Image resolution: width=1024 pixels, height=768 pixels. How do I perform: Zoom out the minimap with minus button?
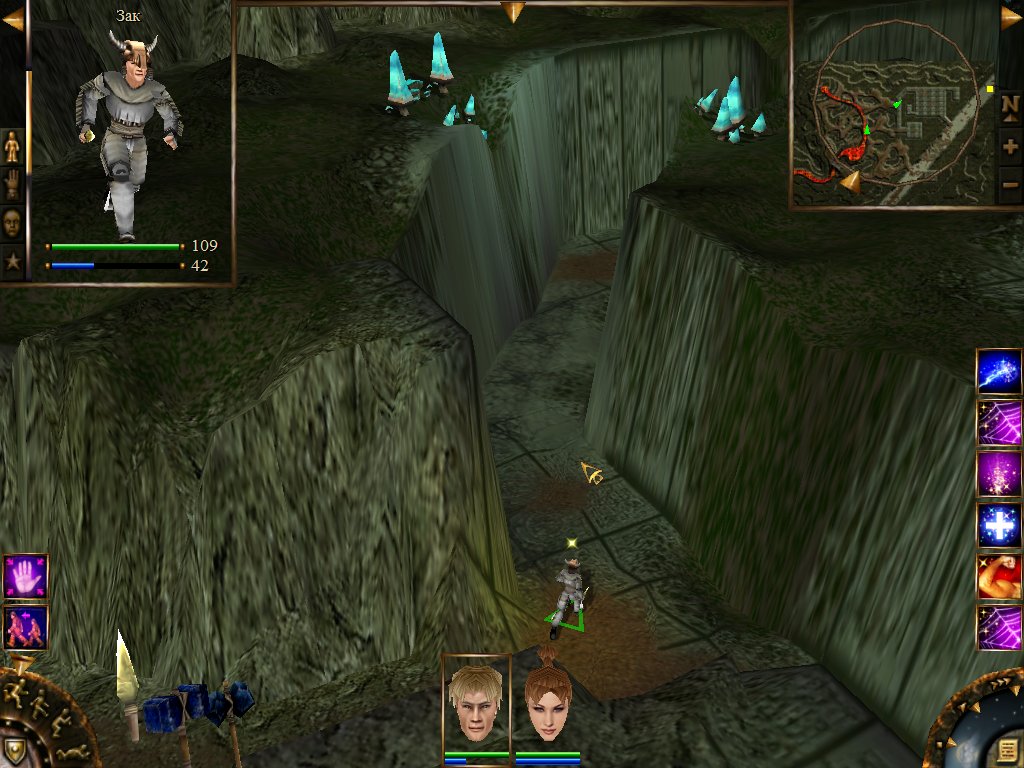[1010, 184]
